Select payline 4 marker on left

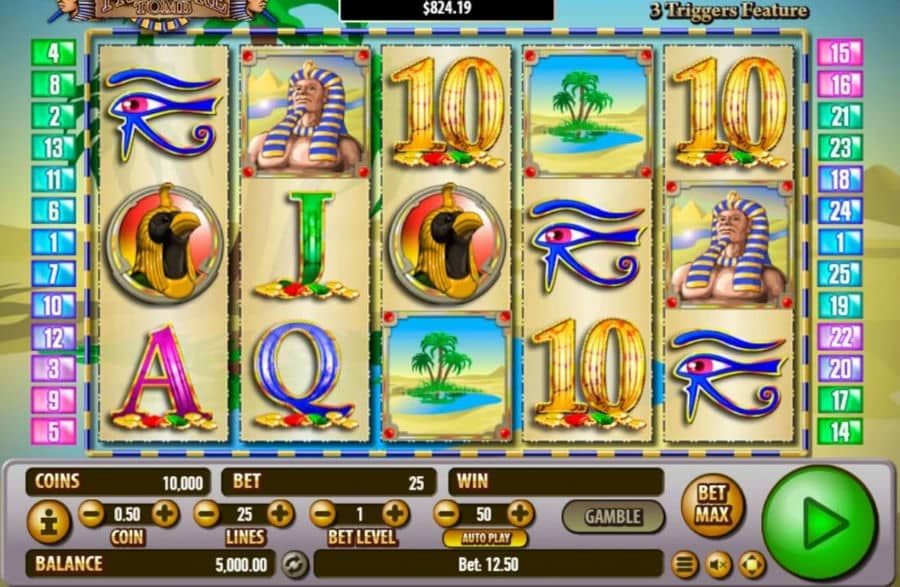tap(53, 52)
